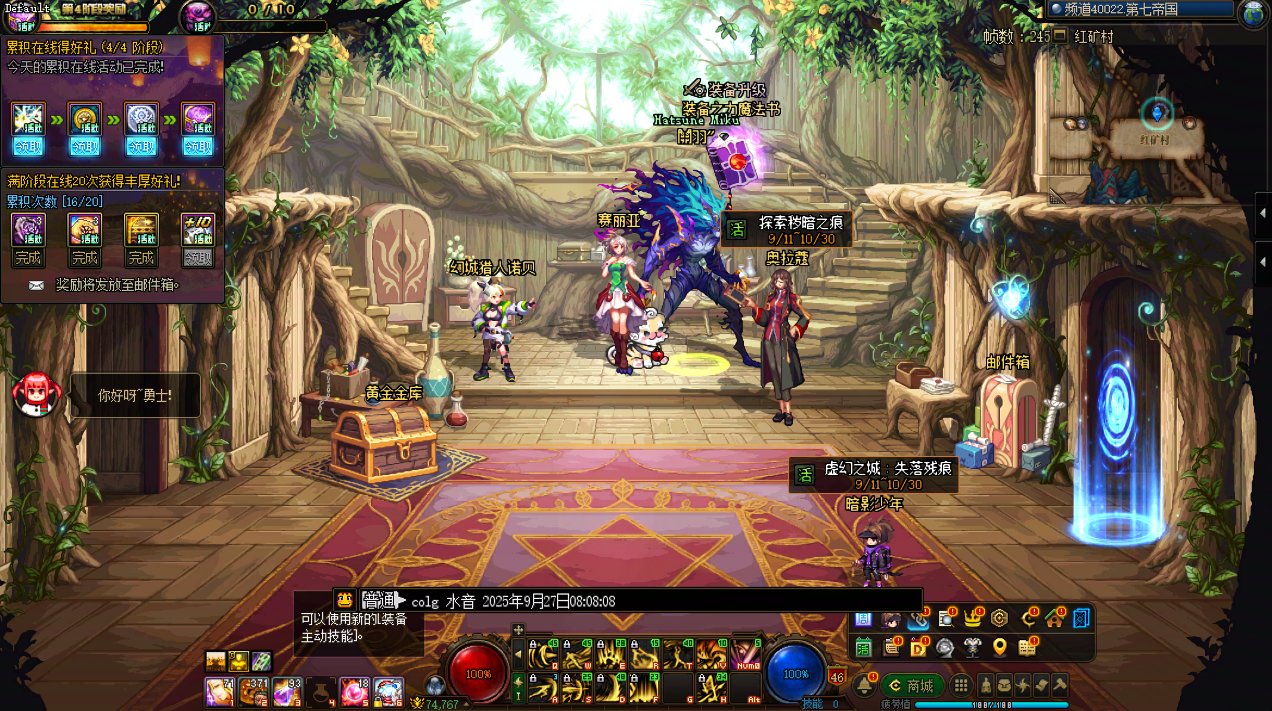The height and width of the screenshot is (711, 1272).
Task: Click the globe icon beside the channel bar
Action: [x=1254, y=12]
